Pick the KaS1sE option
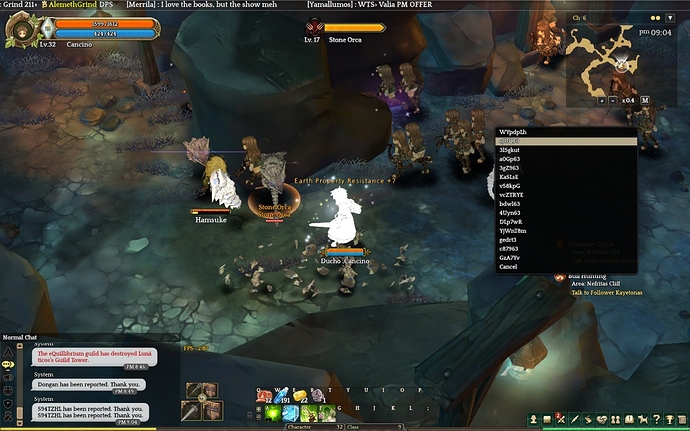 tap(510, 177)
